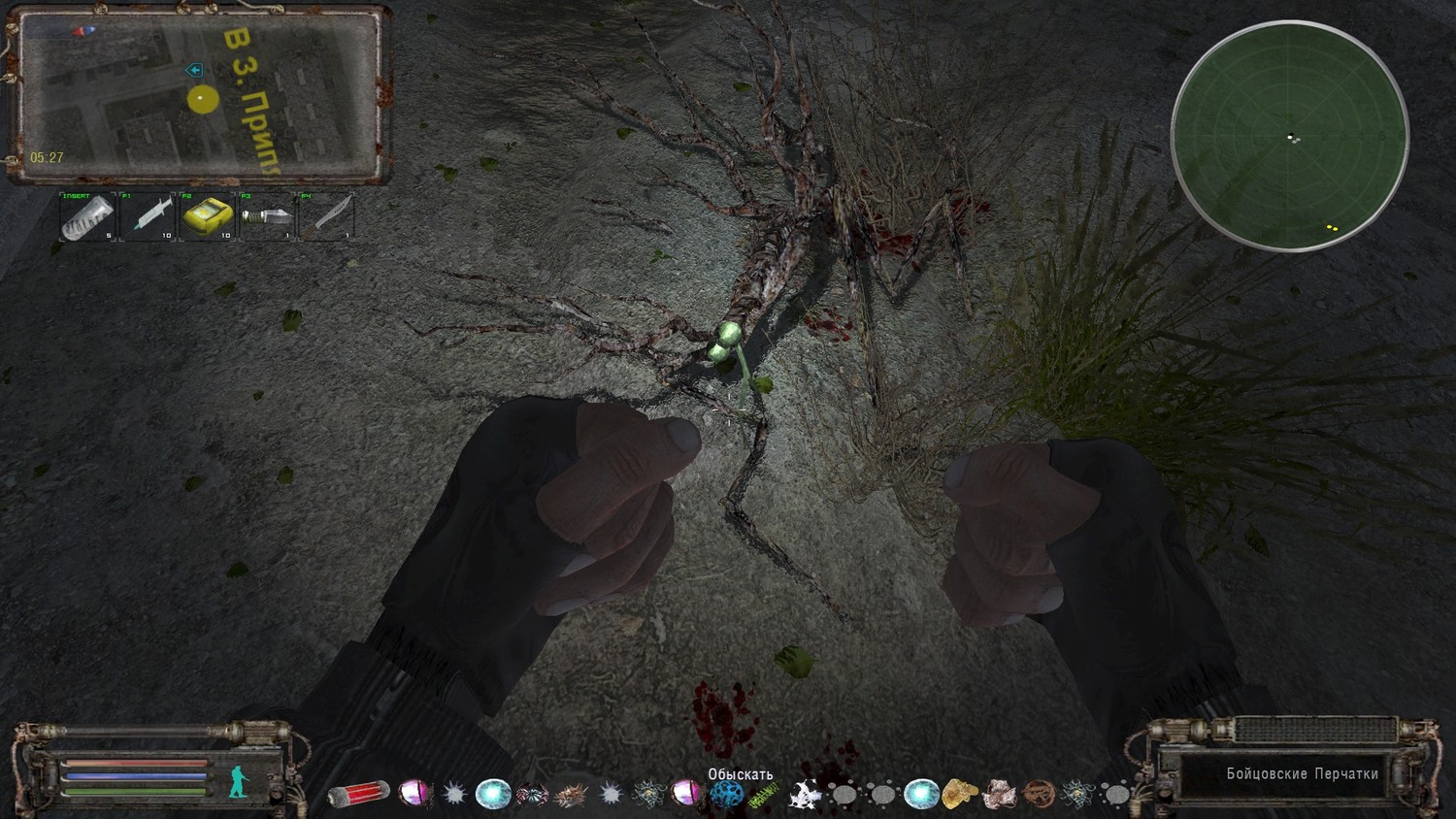Select the yellow player marker on minimap
This screenshot has height=819, width=1456.
pos(202,99)
